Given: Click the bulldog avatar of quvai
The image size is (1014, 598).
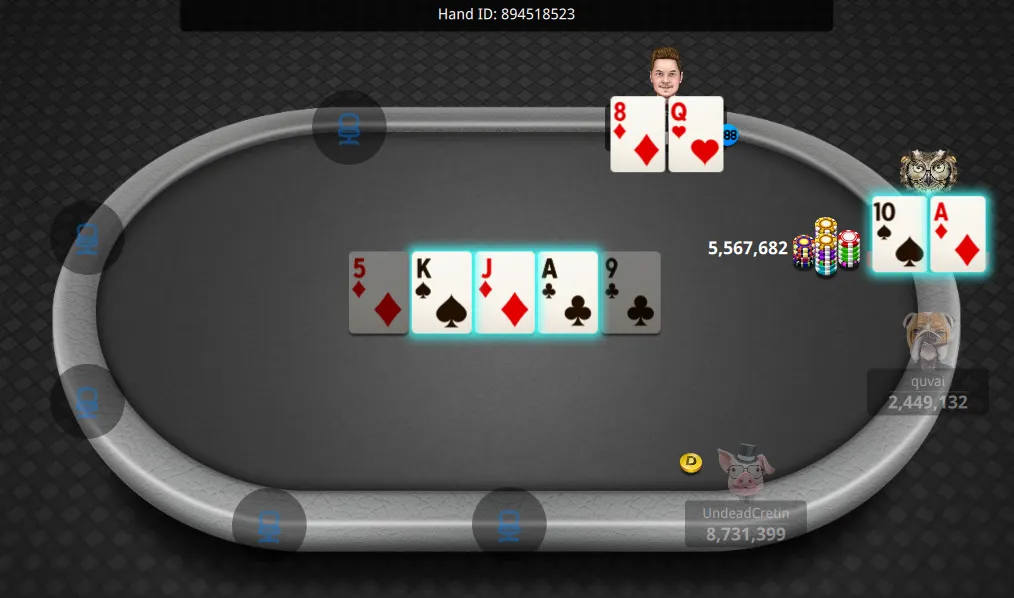Looking at the screenshot, I should [x=929, y=338].
